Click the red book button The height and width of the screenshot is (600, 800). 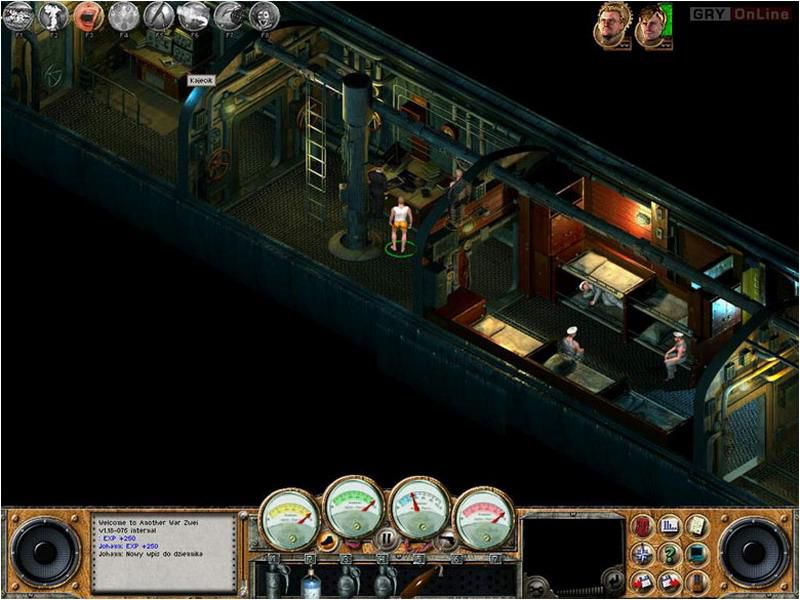coord(643,526)
